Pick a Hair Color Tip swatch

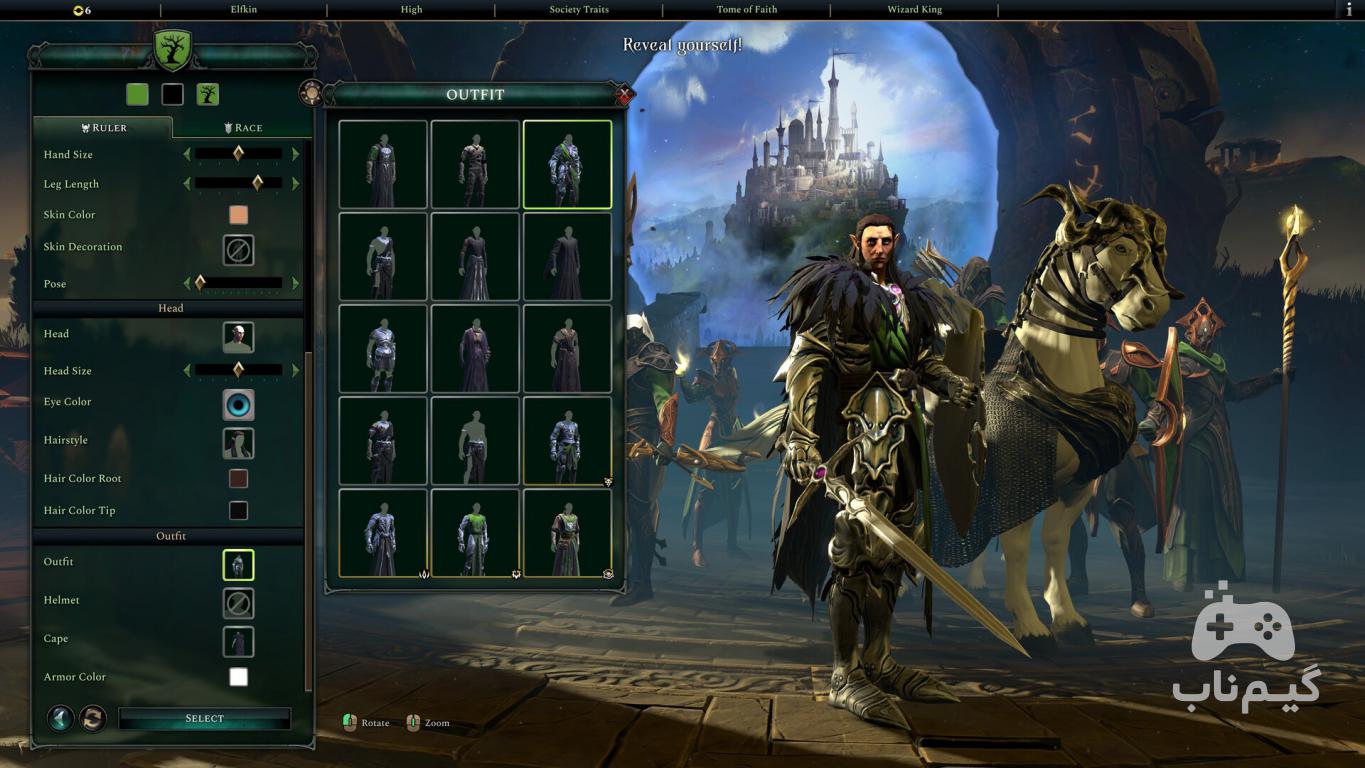(238, 511)
